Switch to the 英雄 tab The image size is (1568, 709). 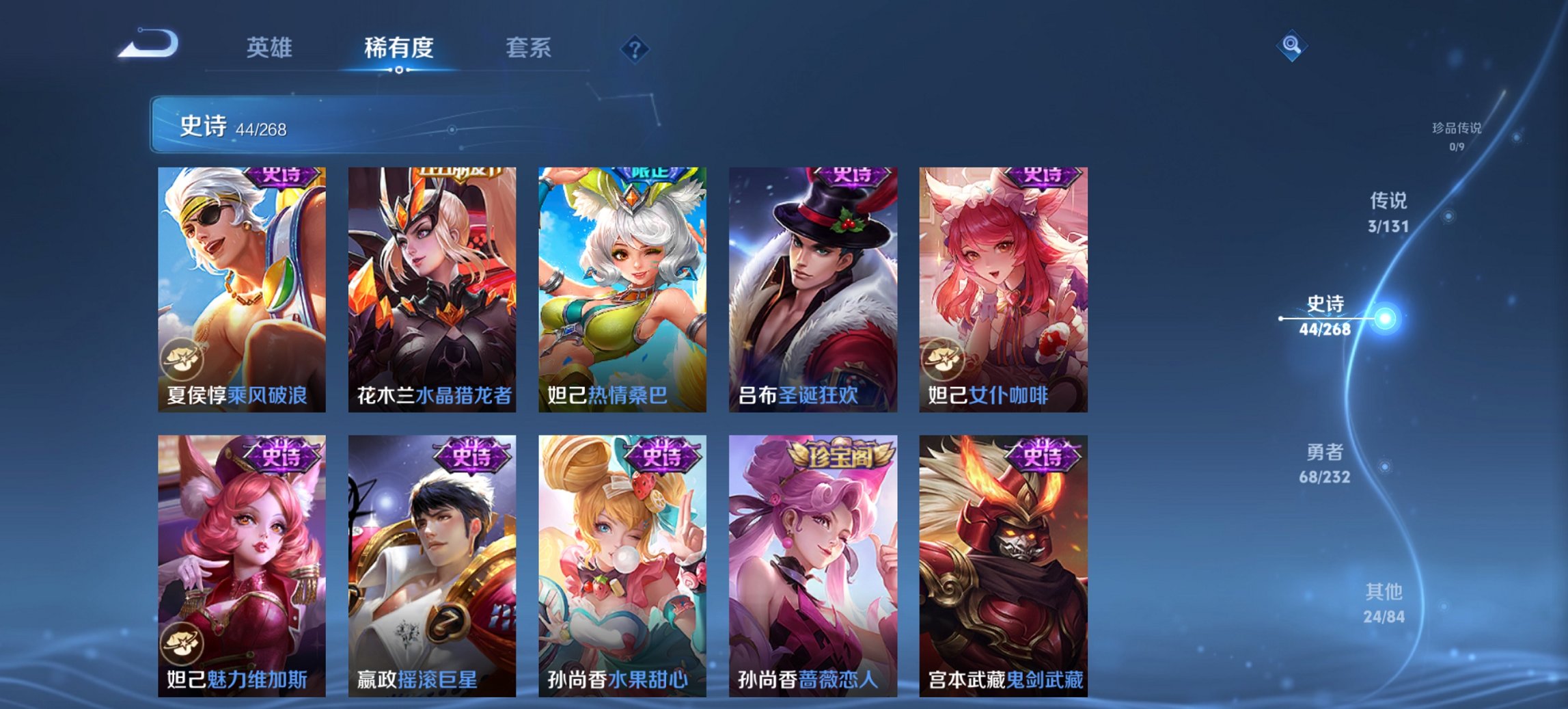click(270, 48)
